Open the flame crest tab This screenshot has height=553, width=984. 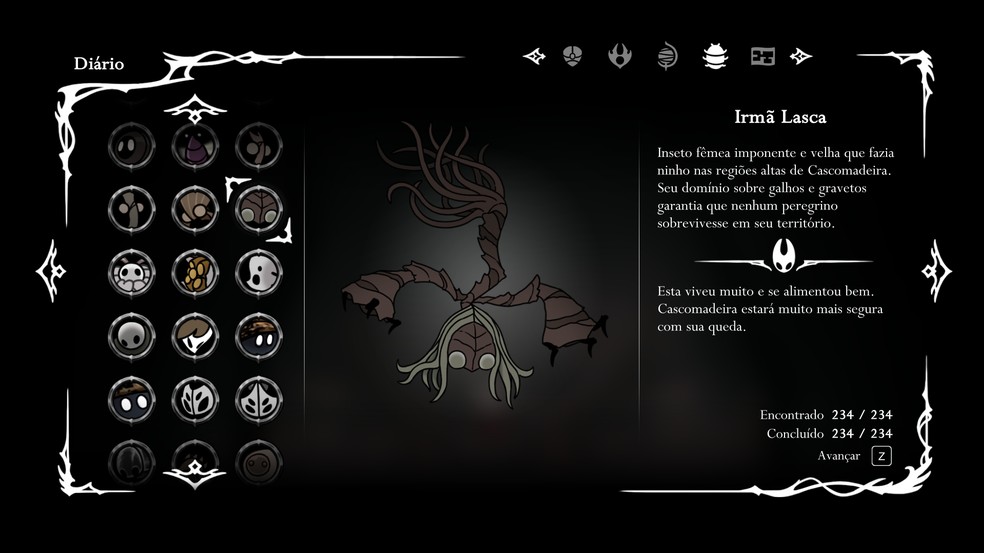[x=620, y=56]
